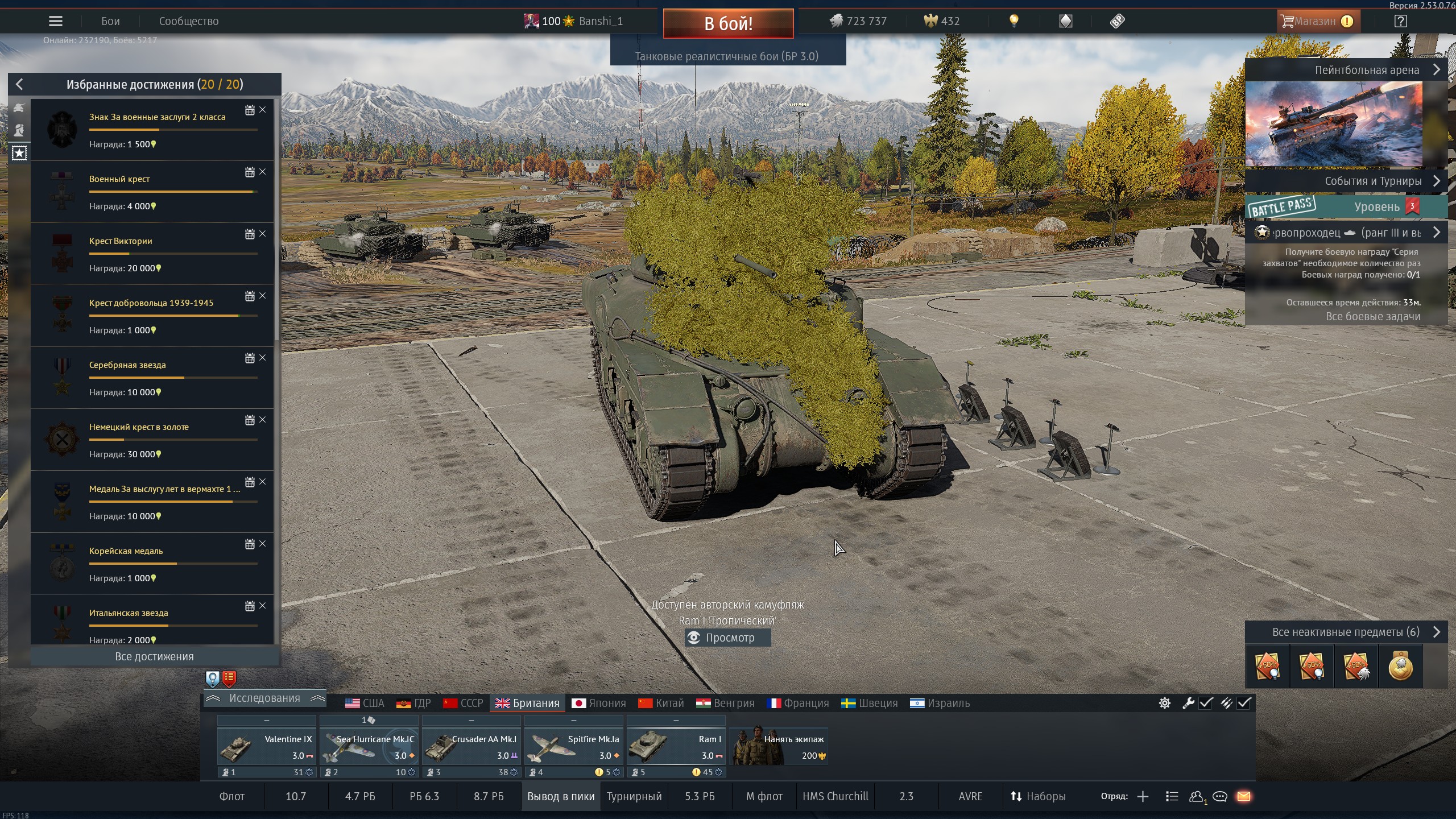Remove Военный крест from favorites
1456x819 pixels.
(262, 172)
